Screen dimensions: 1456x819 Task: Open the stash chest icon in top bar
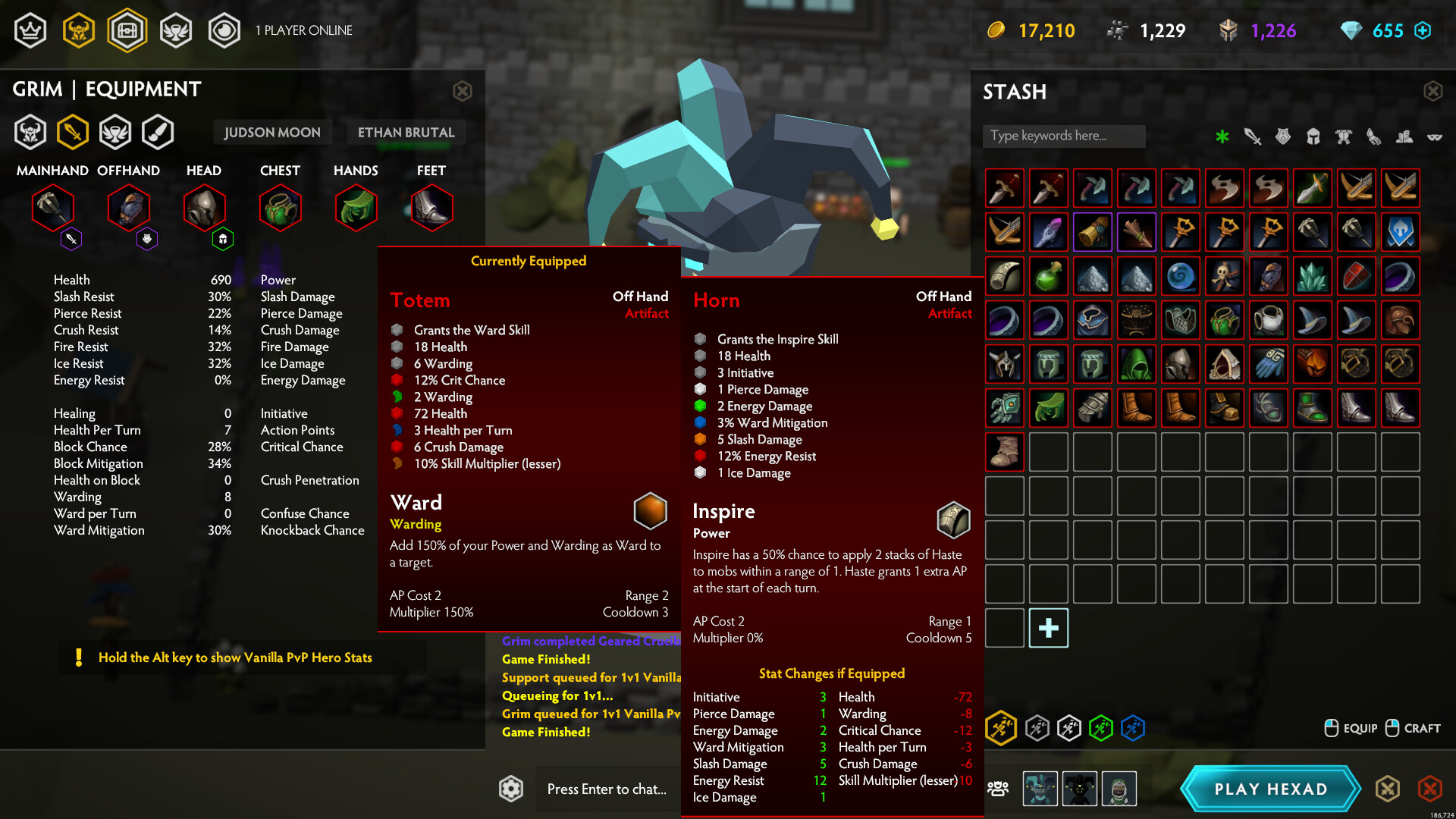pyautogui.click(x=127, y=30)
